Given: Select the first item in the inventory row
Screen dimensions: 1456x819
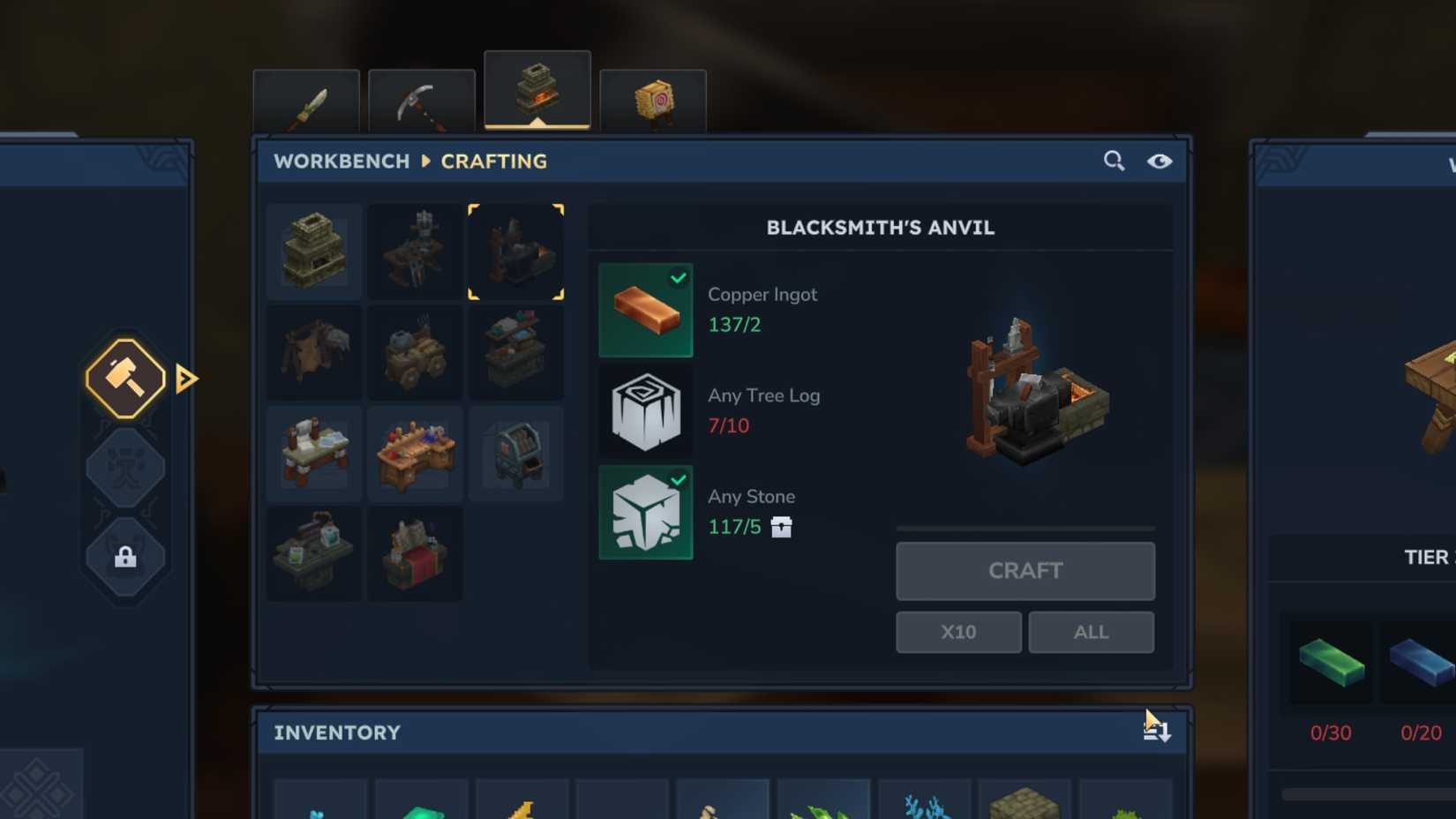Looking at the screenshot, I should point(319,803).
